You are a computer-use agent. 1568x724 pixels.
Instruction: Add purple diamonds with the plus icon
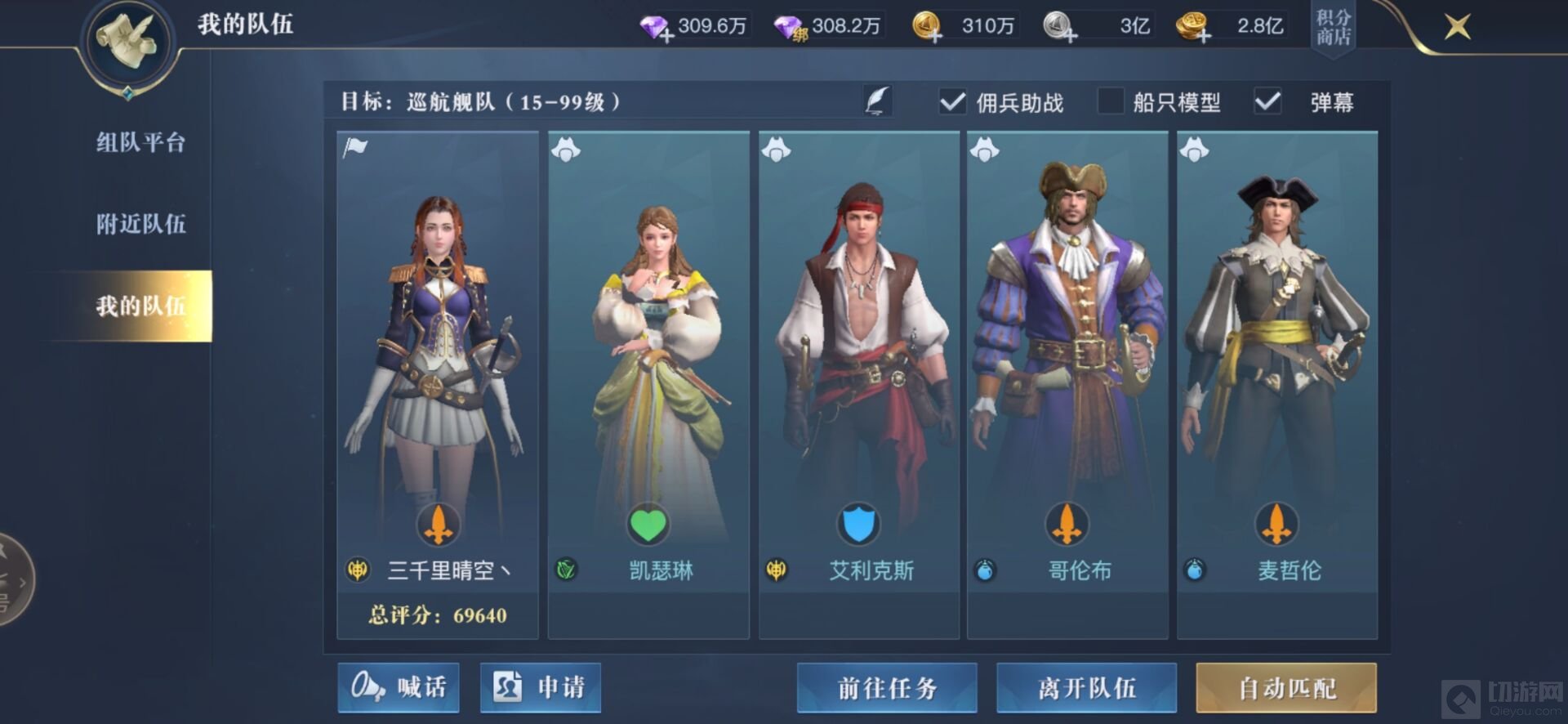click(666, 35)
